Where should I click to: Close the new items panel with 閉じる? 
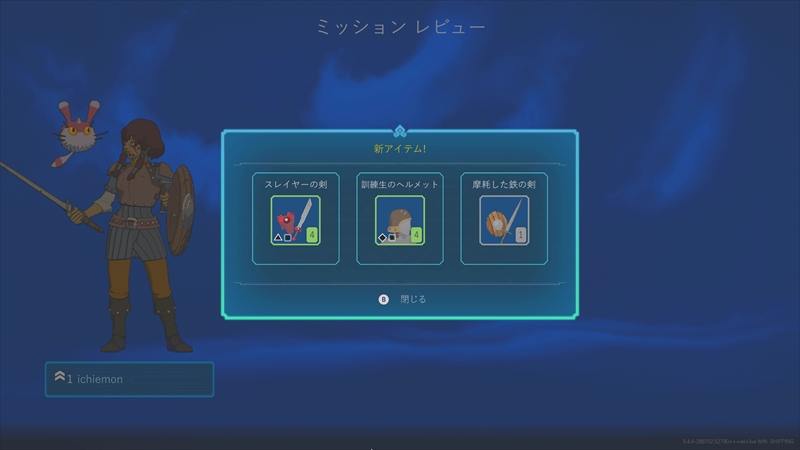click(x=403, y=298)
